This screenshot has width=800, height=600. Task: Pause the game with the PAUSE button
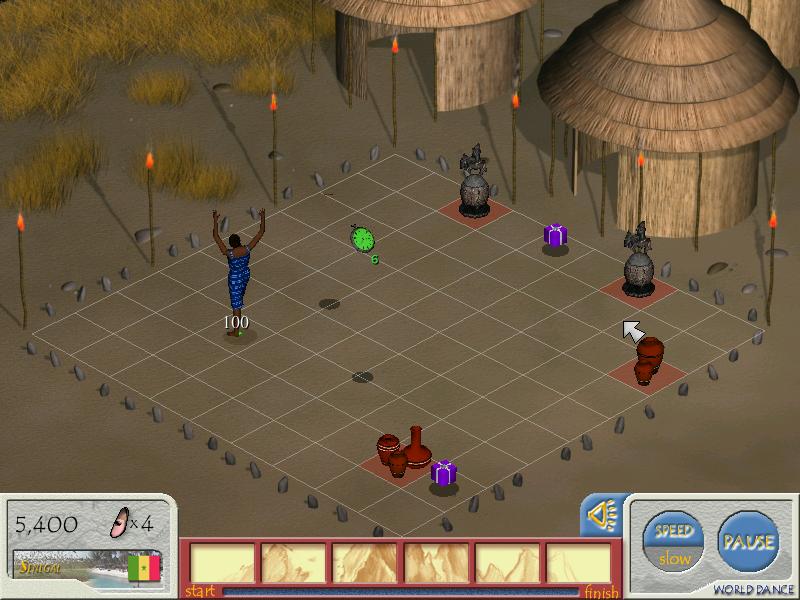(748, 542)
